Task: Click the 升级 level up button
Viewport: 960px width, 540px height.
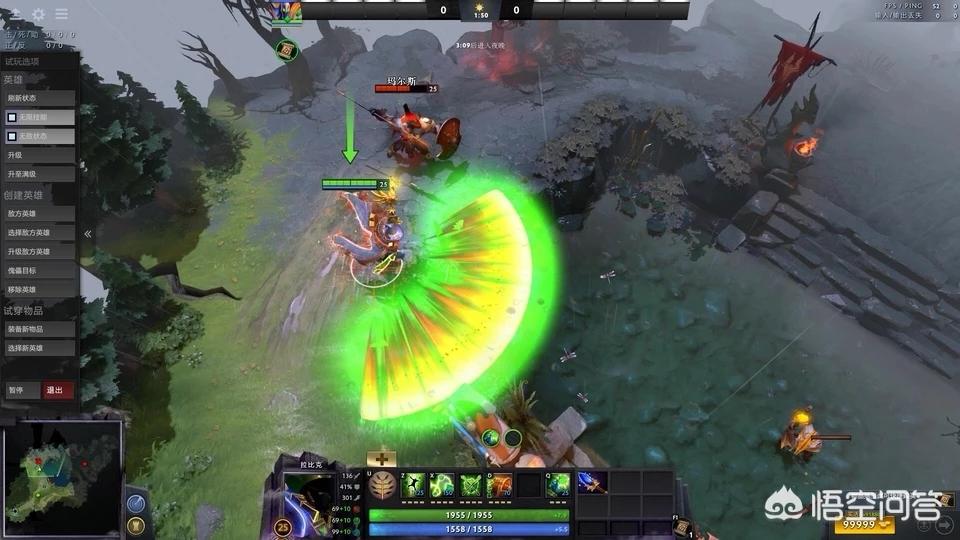Action: pos(40,155)
